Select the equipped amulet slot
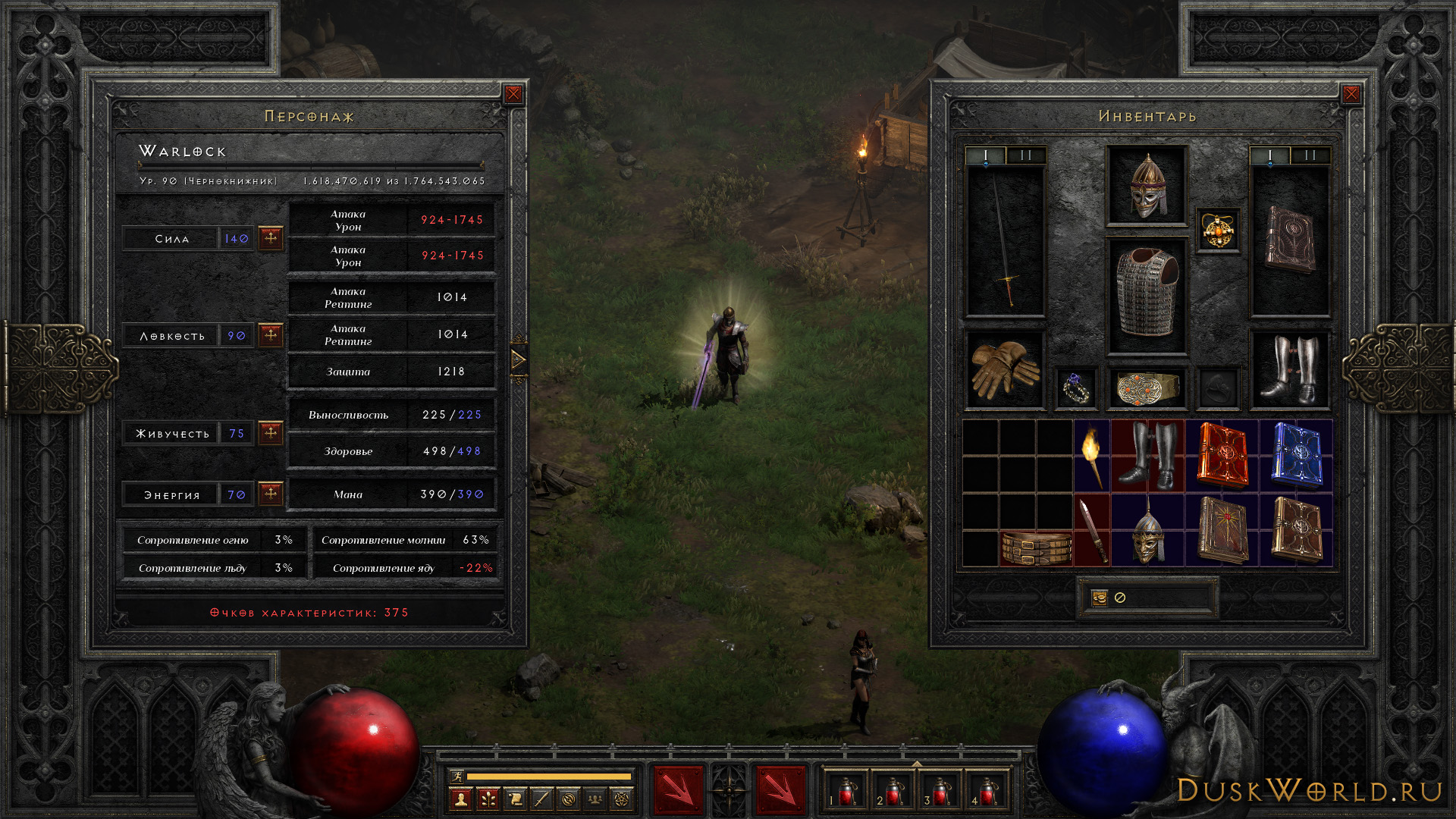Screen dimensions: 1456x819 [x=1218, y=230]
